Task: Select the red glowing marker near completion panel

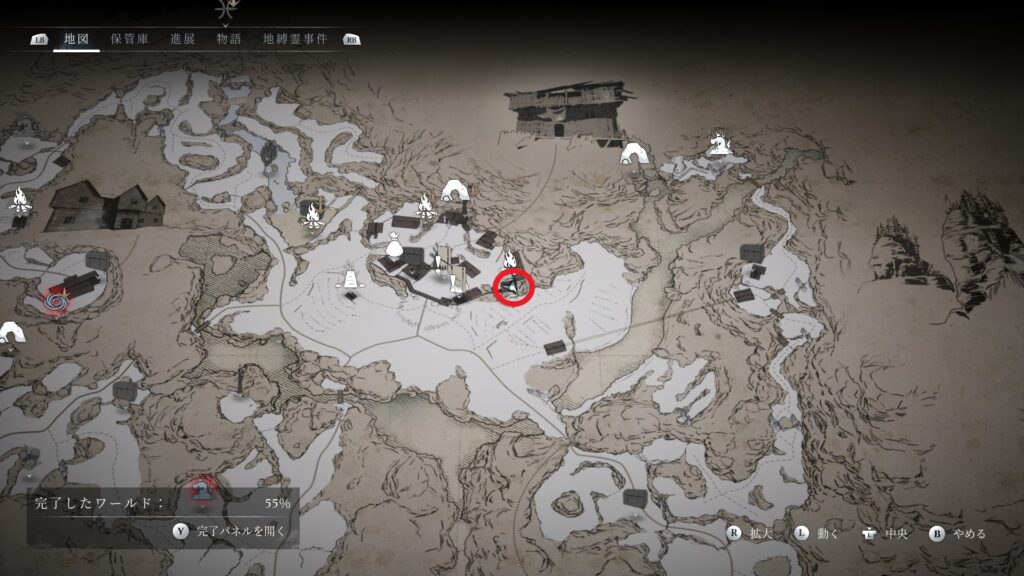Action: pyautogui.click(x=203, y=489)
